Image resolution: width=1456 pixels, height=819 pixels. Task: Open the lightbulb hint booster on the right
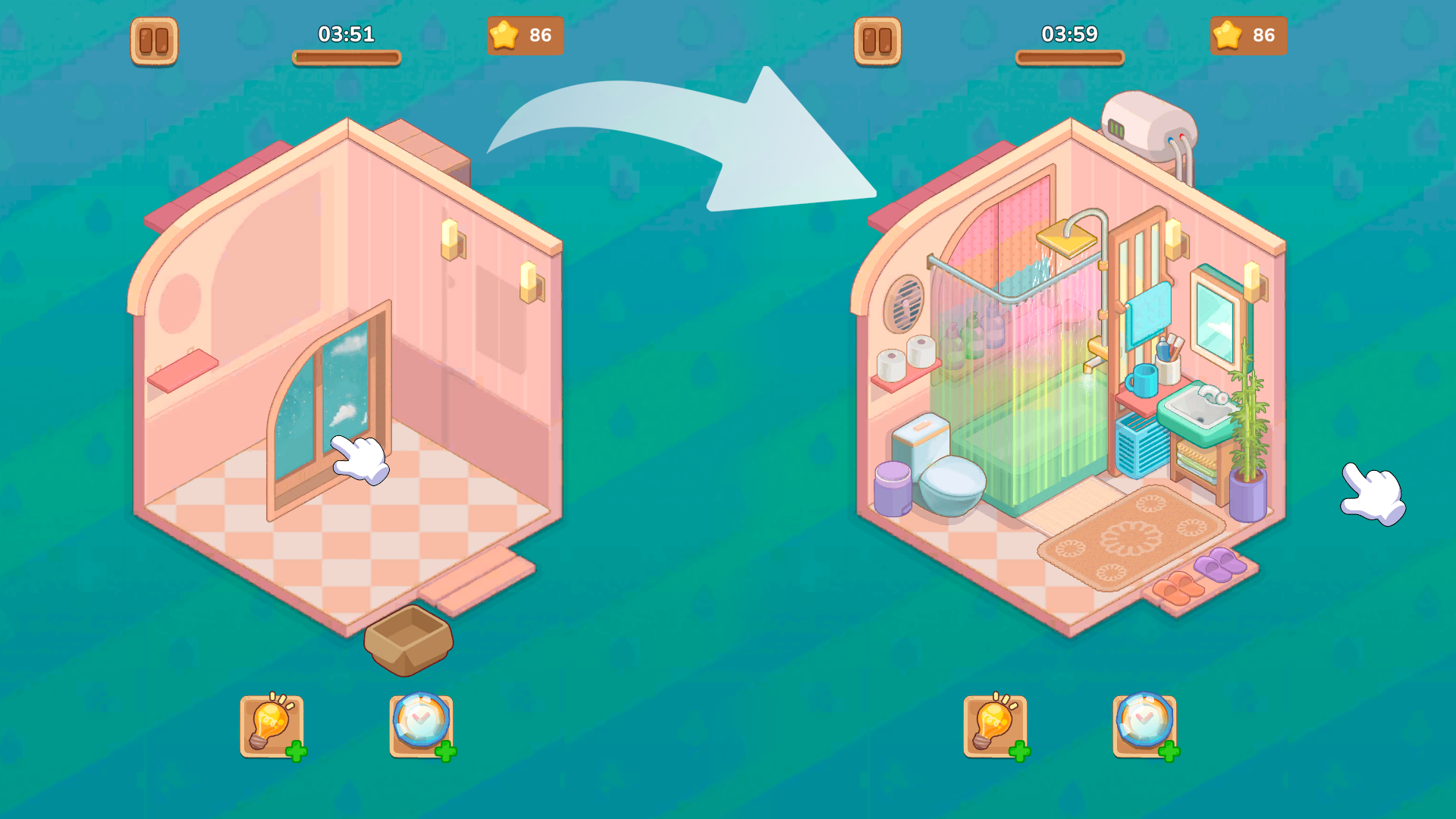(994, 726)
